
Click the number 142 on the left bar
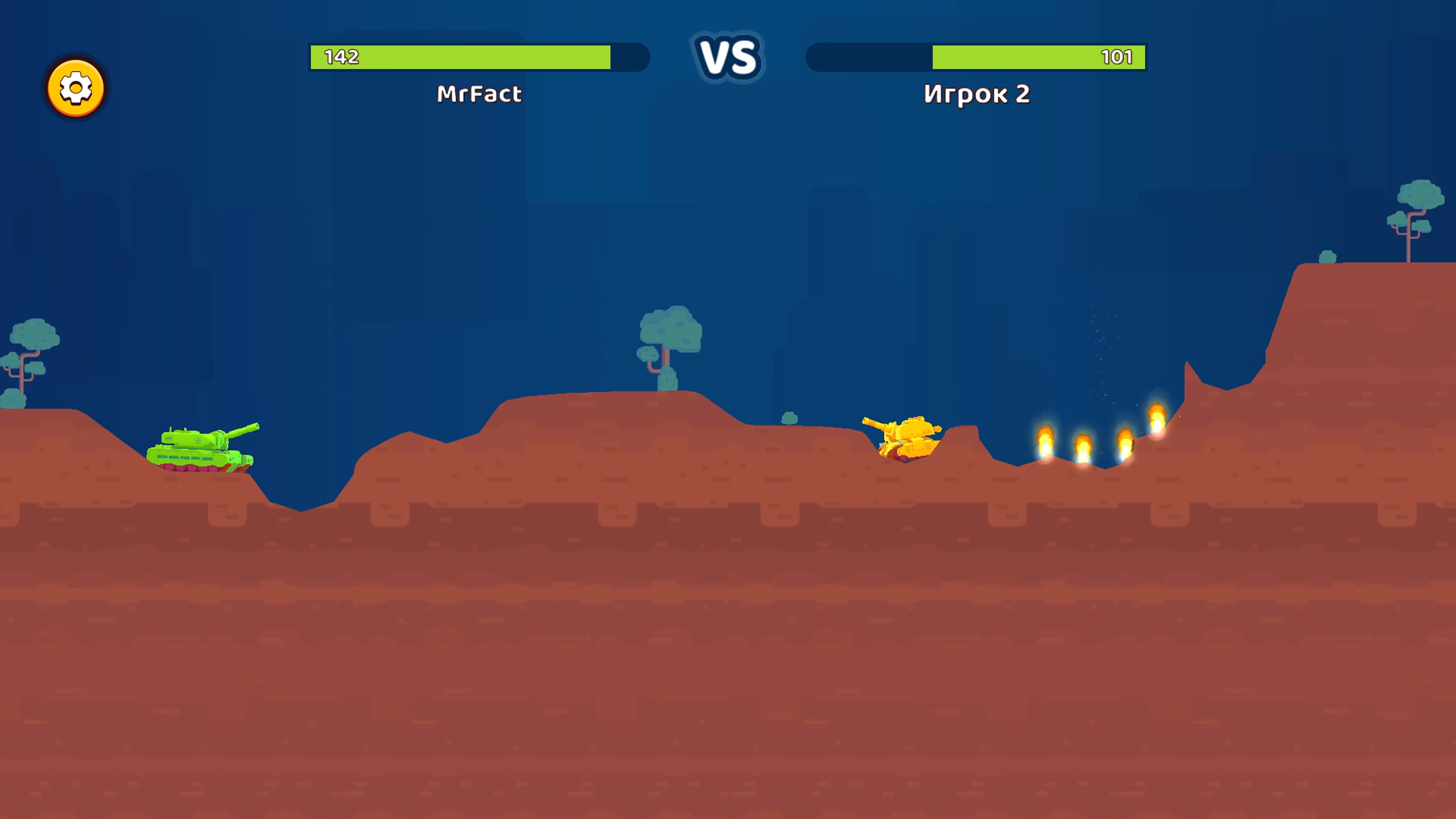340,56
